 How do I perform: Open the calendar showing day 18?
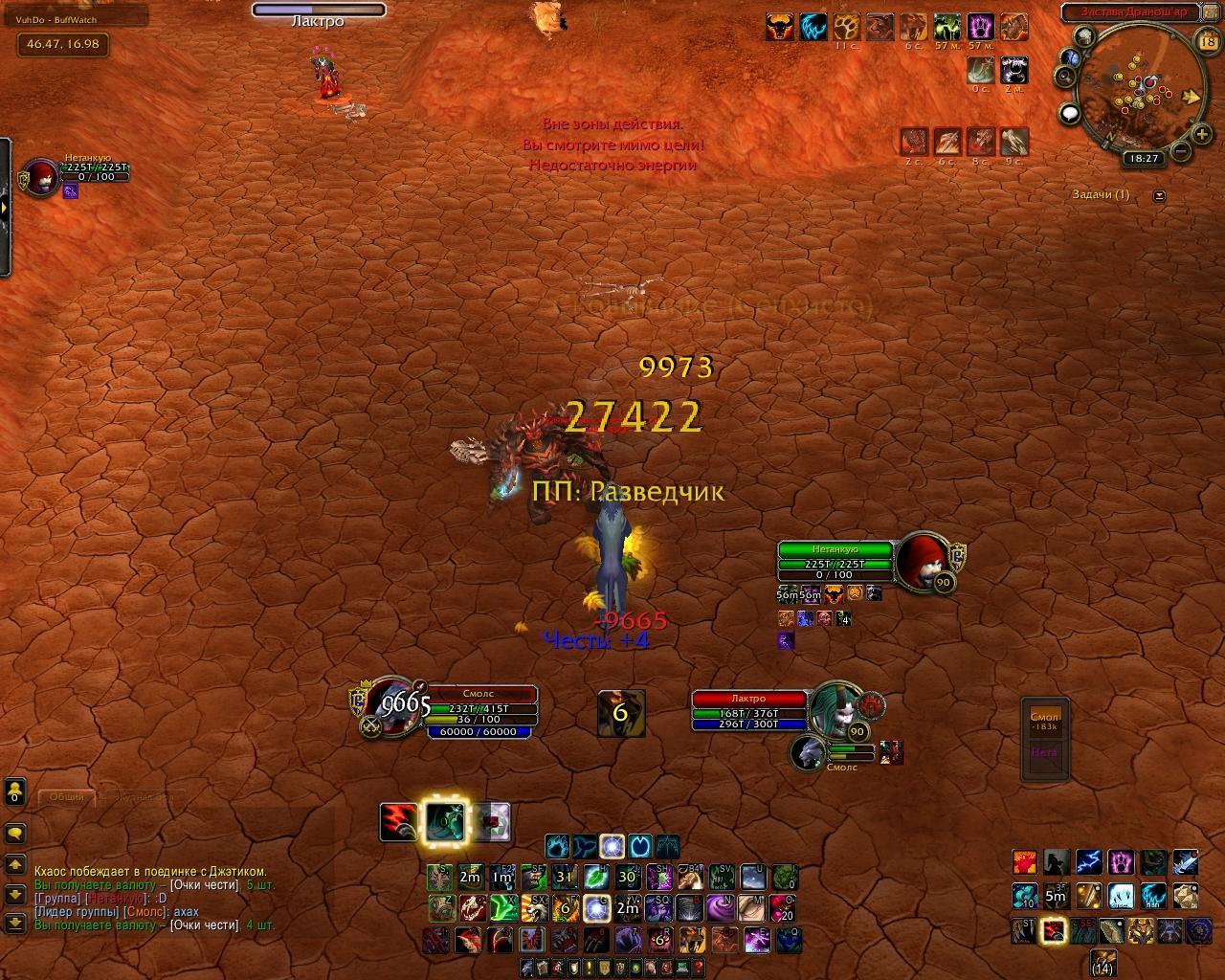point(1207,41)
